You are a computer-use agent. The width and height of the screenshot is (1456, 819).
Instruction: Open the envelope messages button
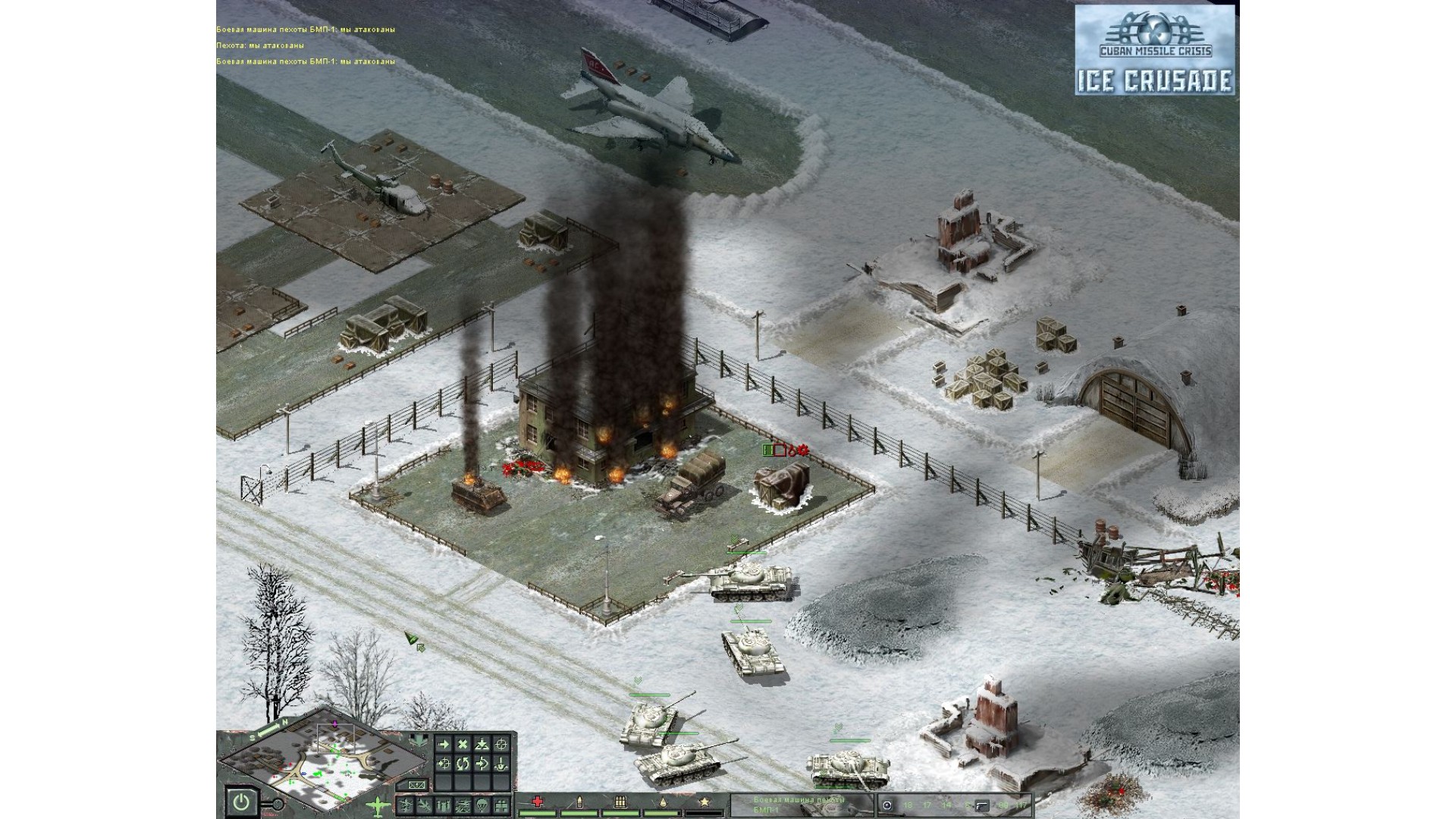(416, 785)
